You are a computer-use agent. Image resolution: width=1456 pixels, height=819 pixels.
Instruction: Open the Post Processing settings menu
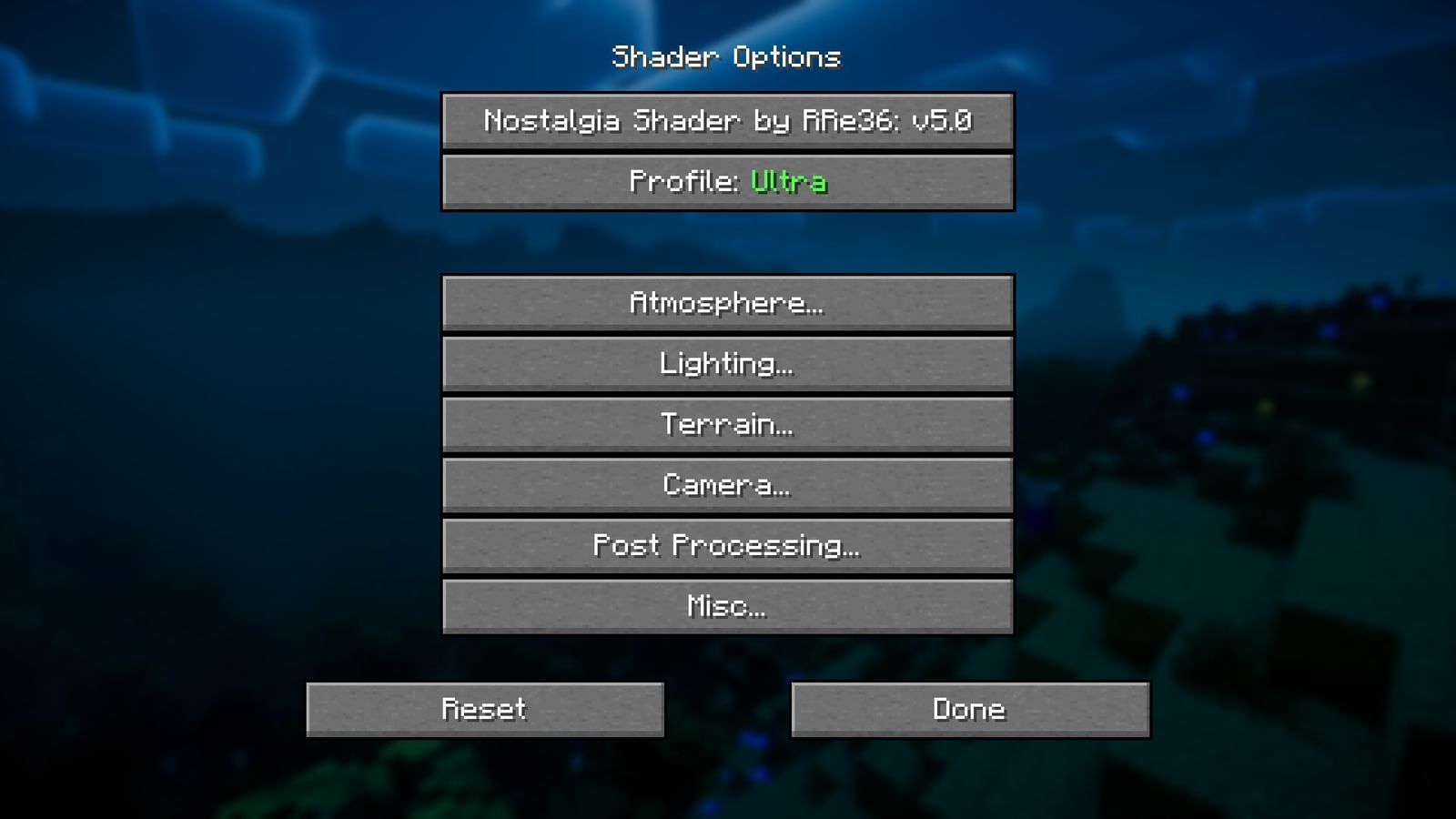(x=727, y=545)
